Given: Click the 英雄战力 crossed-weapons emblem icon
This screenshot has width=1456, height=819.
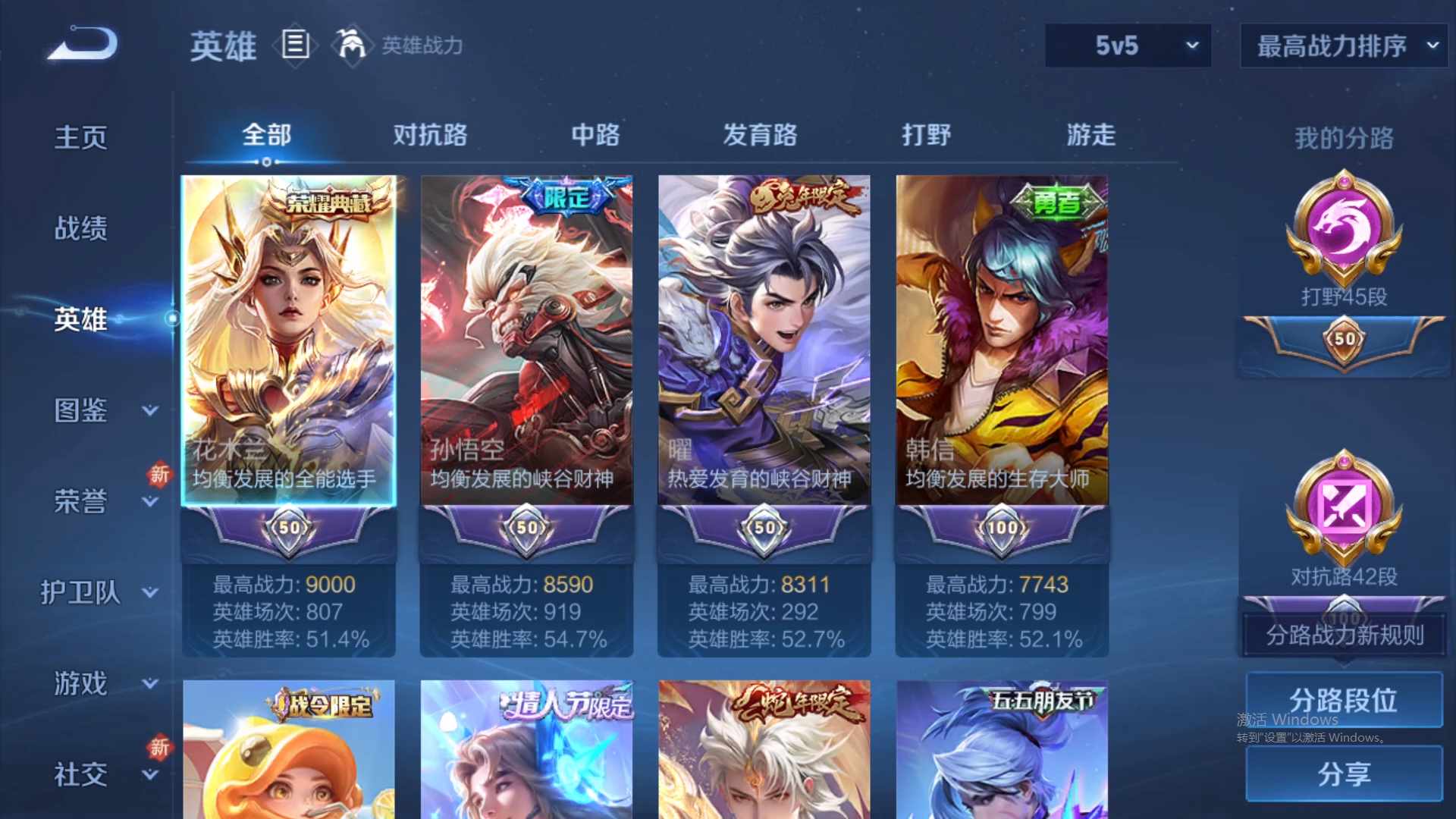Looking at the screenshot, I should pyautogui.click(x=353, y=44).
